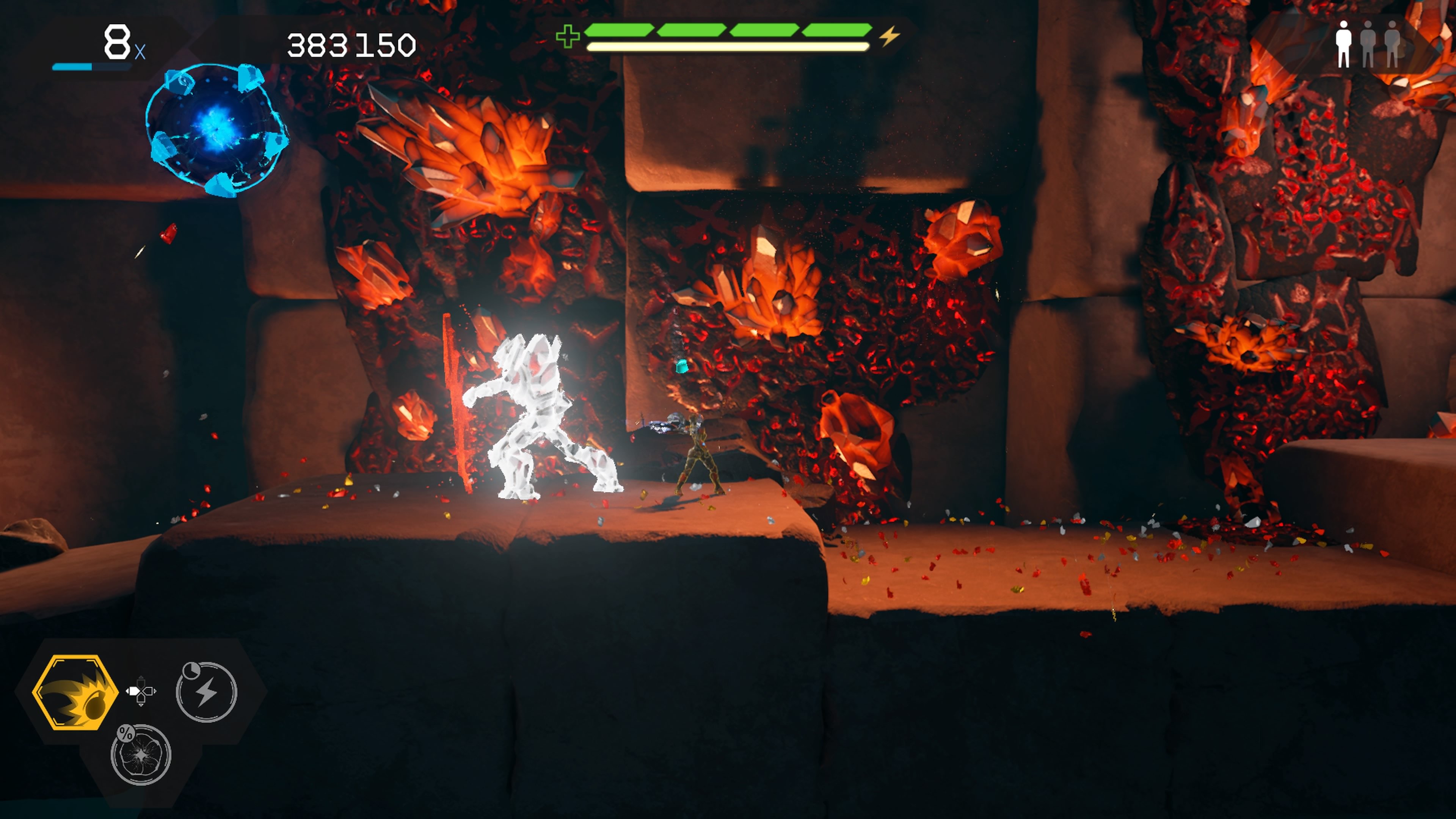The height and width of the screenshot is (819, 1456).
Task: Click the score reading 383150
Action: 350,45
